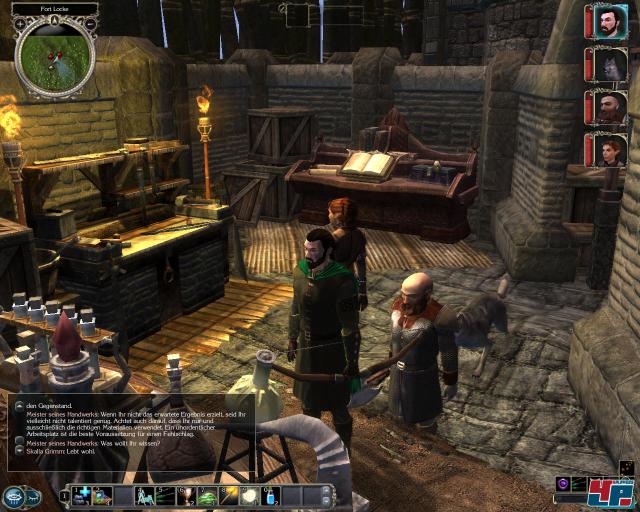Screen dimensions: 640x512
Task: Click the hotbar page number one selector
Action: [x=64, y=495]
